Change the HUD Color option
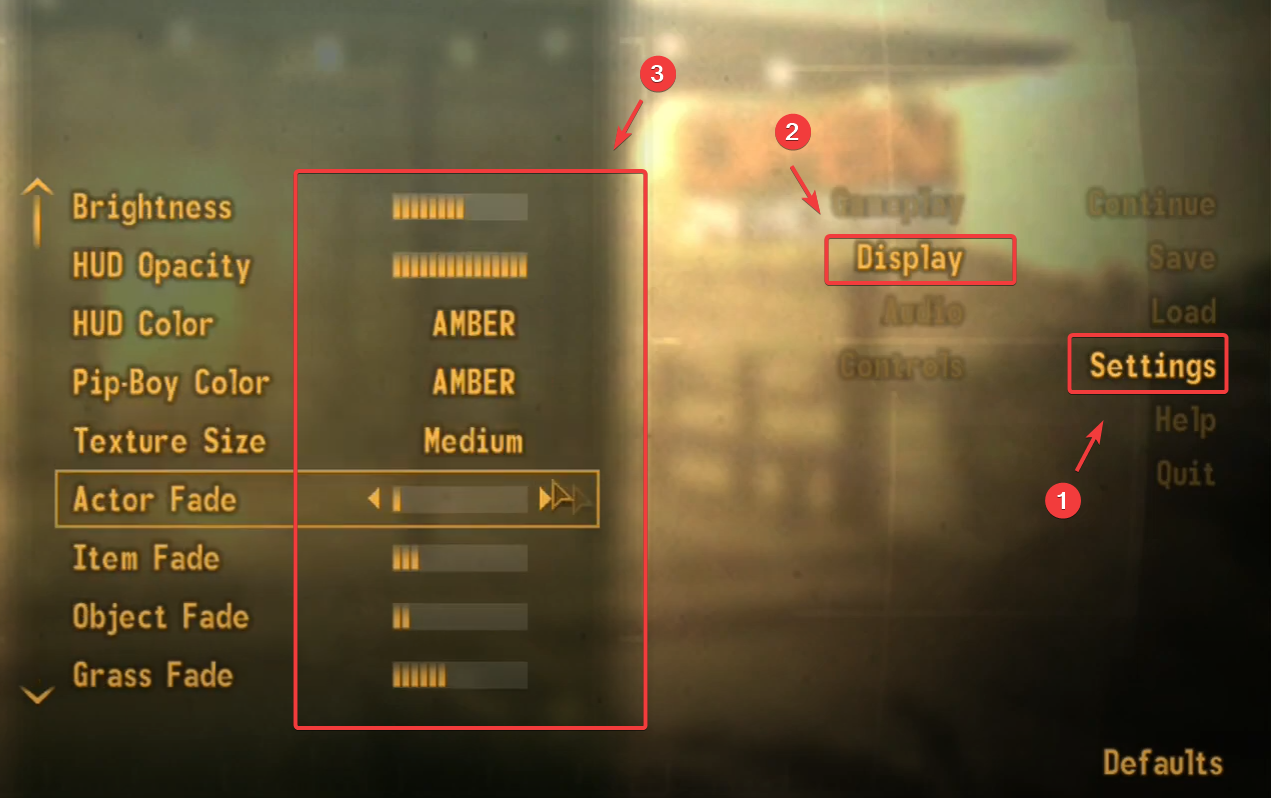 474,324
